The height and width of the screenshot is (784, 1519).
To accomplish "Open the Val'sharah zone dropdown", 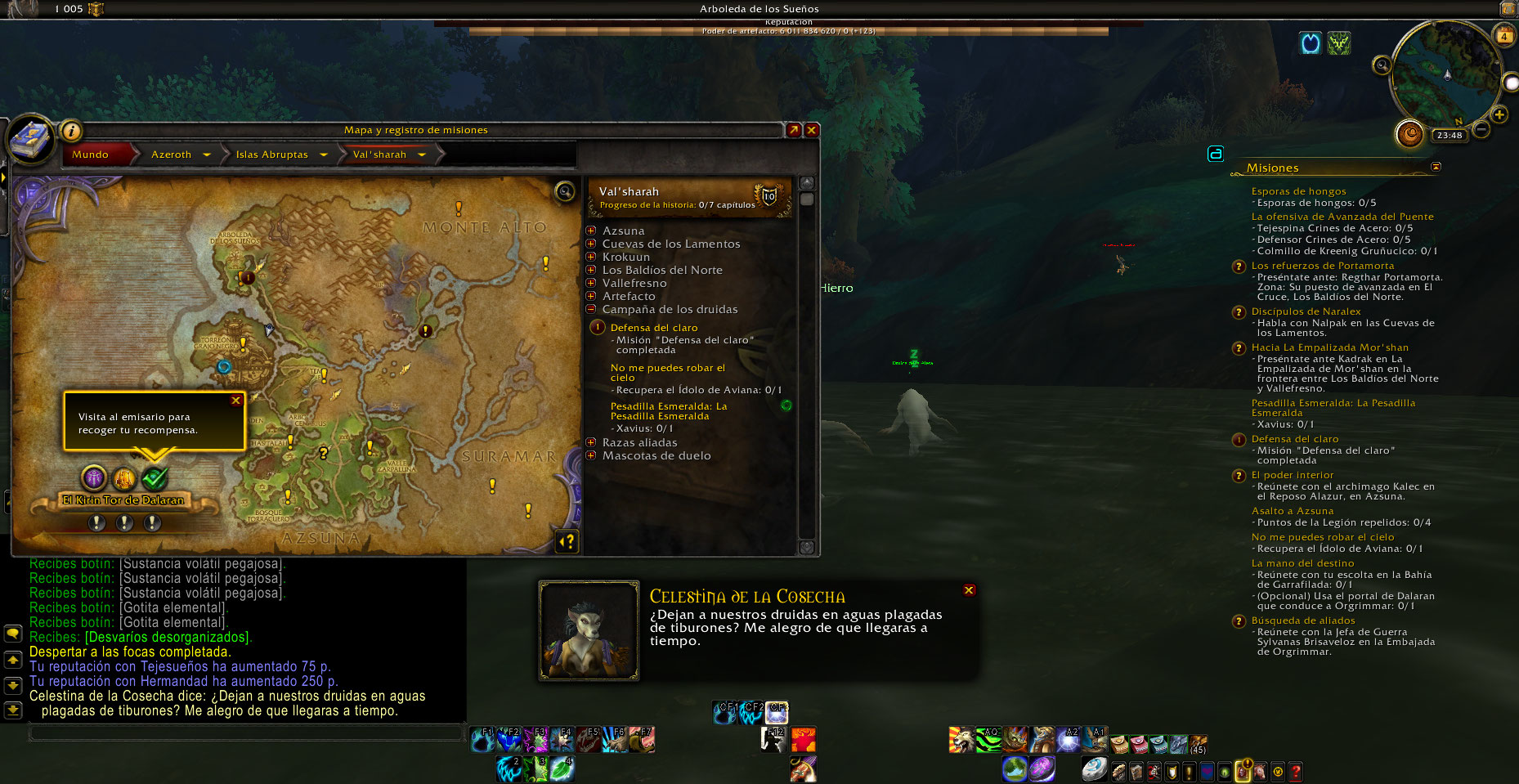I will coord(422,155).
